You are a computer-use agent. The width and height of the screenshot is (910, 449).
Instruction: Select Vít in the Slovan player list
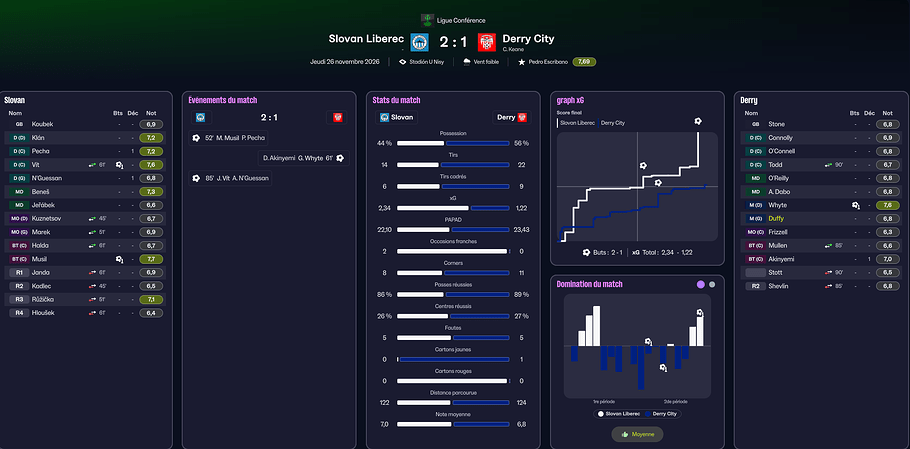coord(36,164)
